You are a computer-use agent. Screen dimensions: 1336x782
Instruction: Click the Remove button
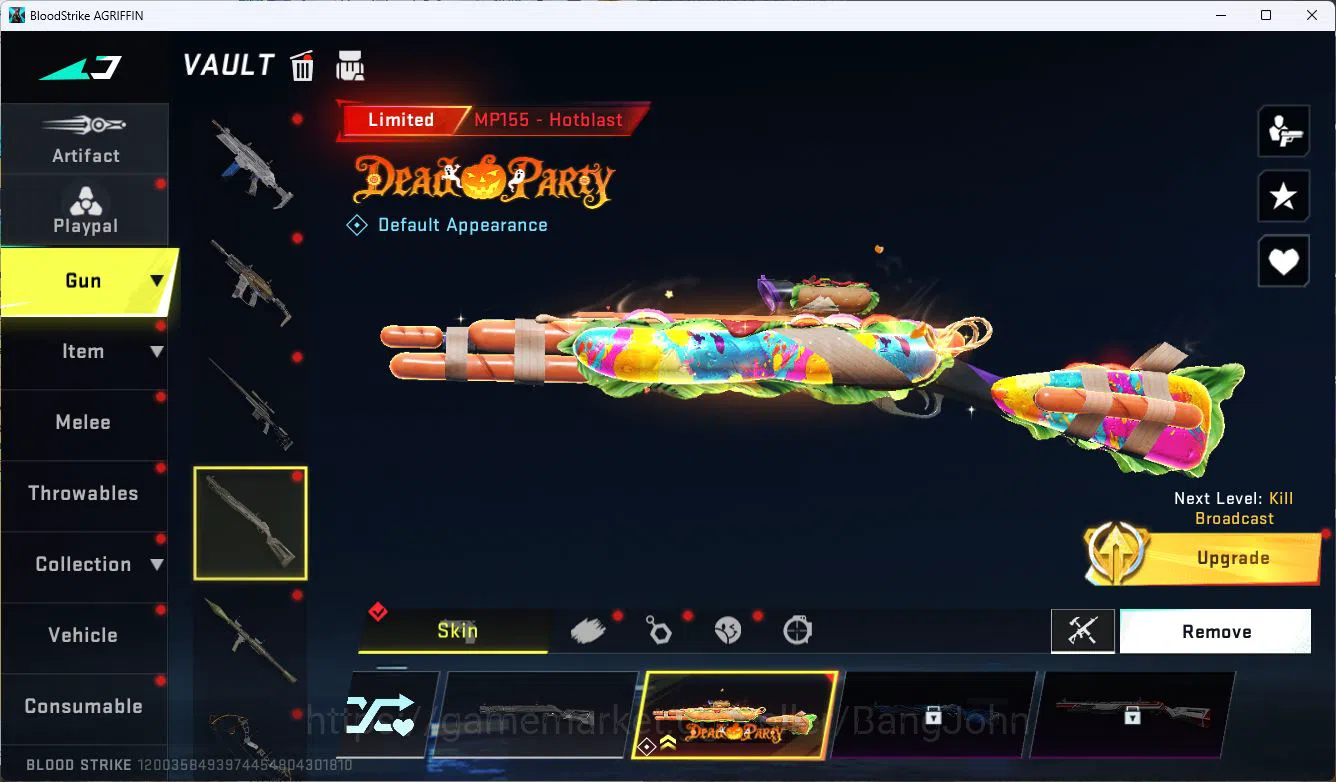coord(1215,631)
